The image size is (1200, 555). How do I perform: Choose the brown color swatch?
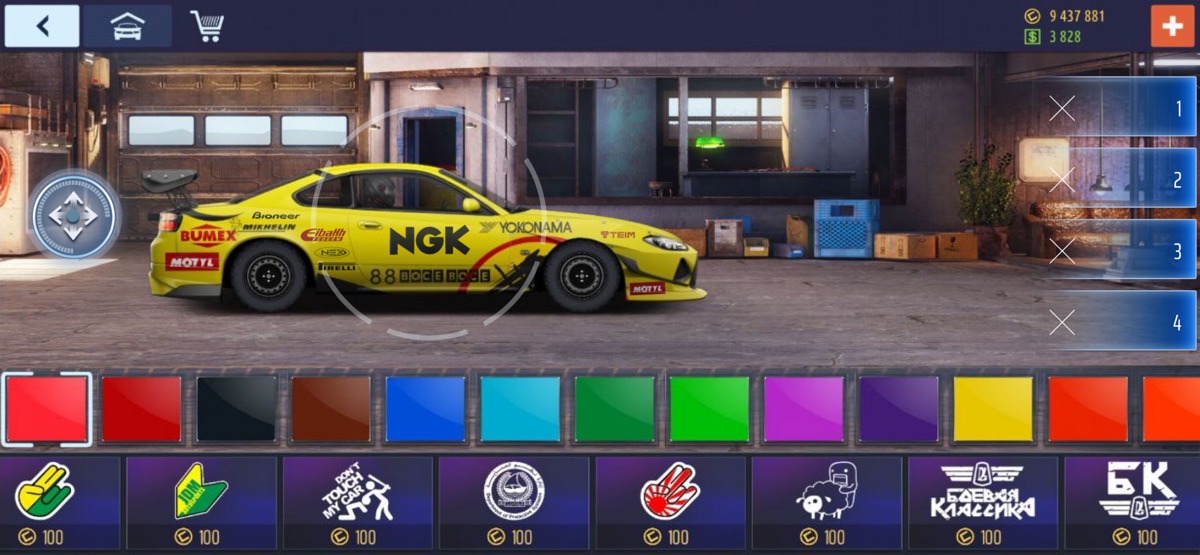tap(331, 408)
